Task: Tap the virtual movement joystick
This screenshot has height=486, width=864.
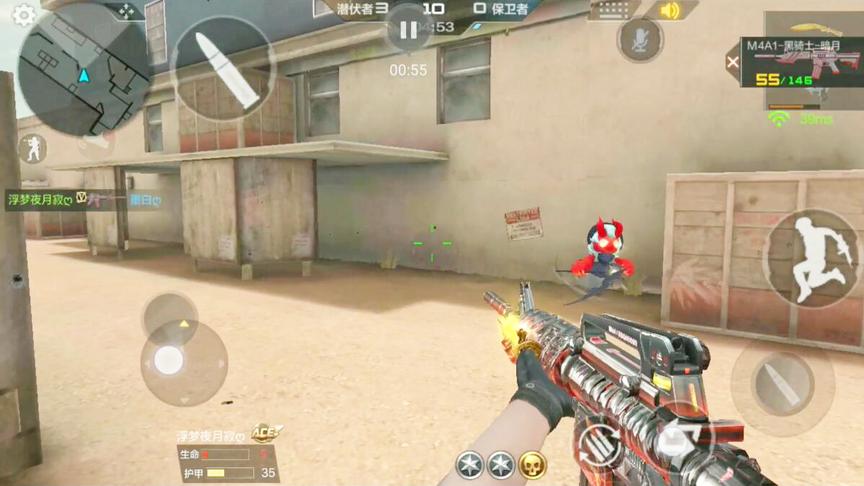Action: (x=169, y=361)
